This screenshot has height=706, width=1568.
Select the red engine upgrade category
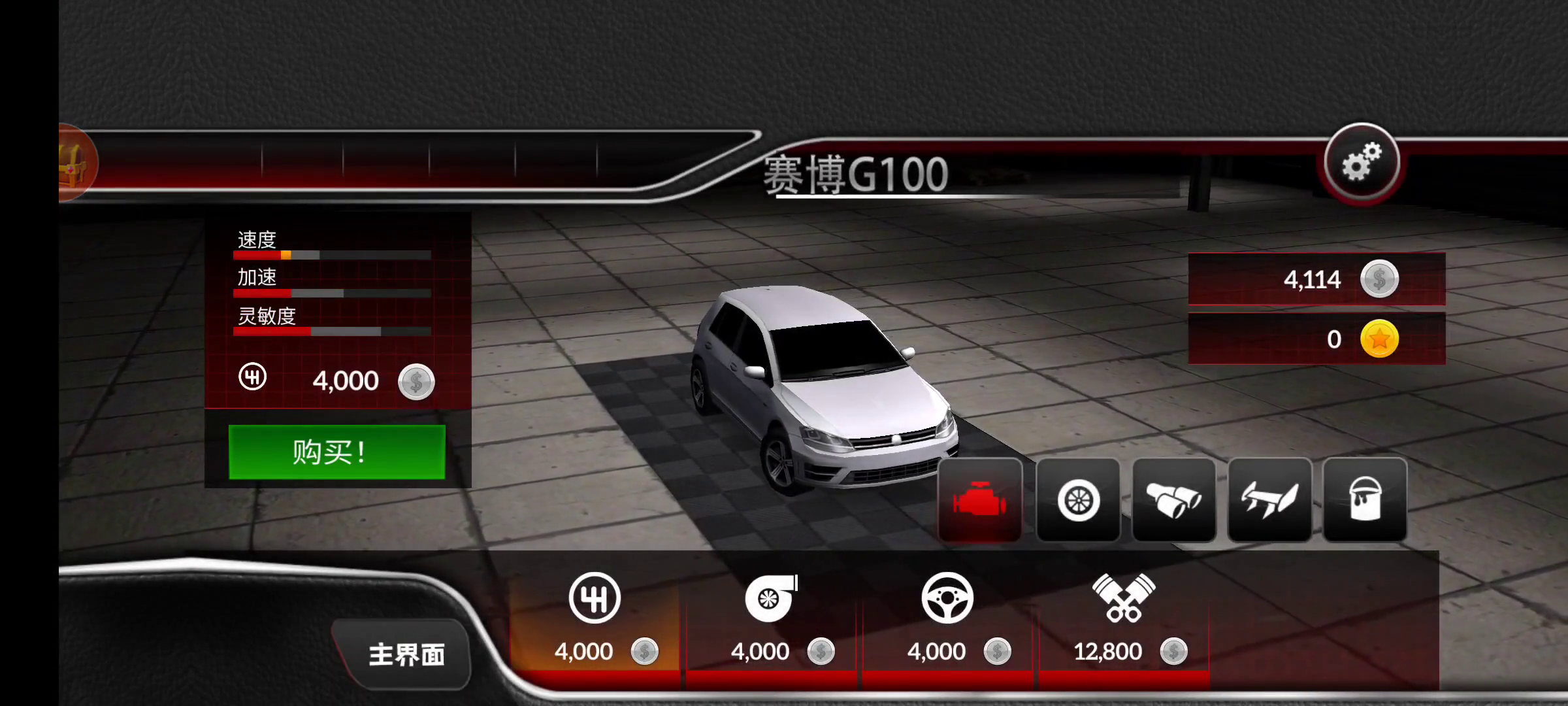(x=980, y=500)
